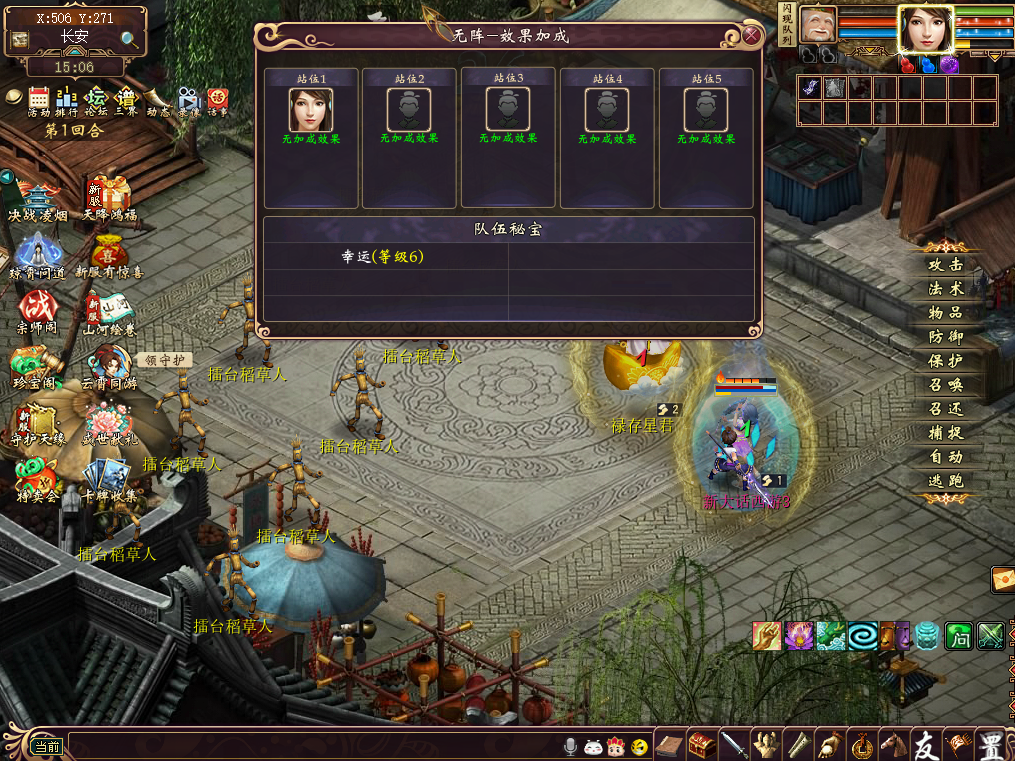1015x761 pixels.
Task: Open the 活动 calendar icon
Action: 39,99
